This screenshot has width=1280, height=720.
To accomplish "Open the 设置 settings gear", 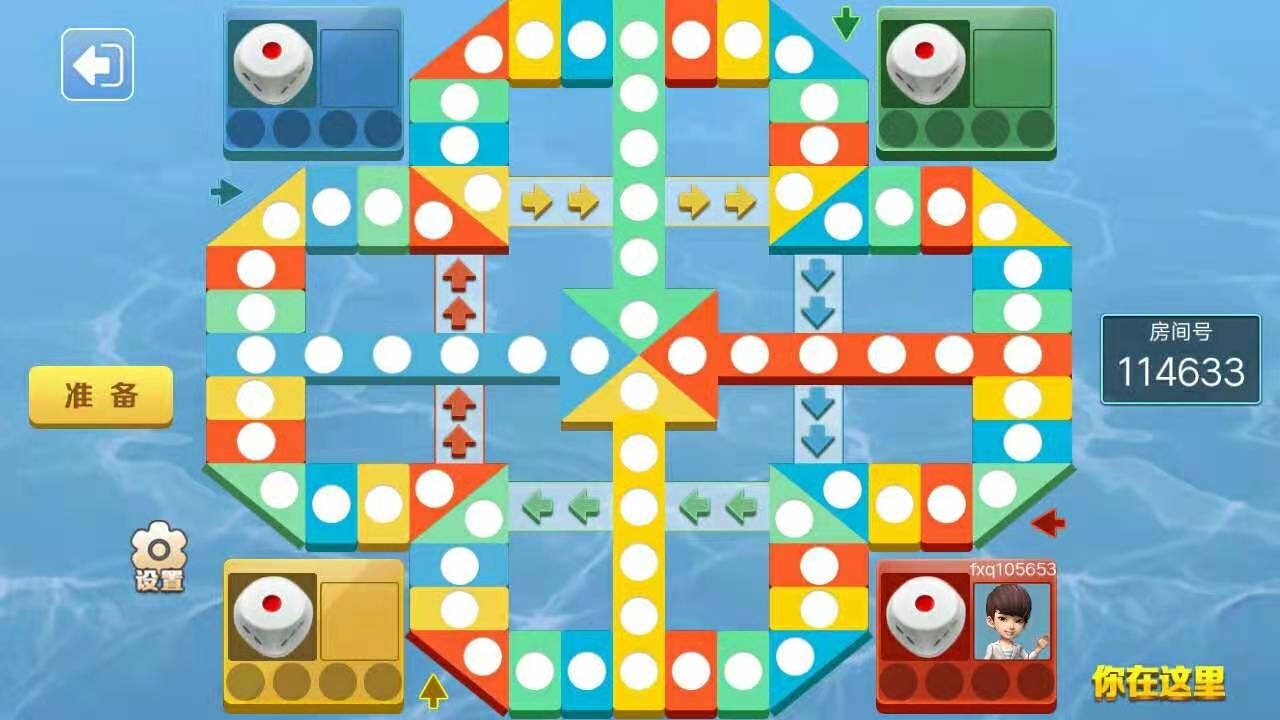I will 160,557.
